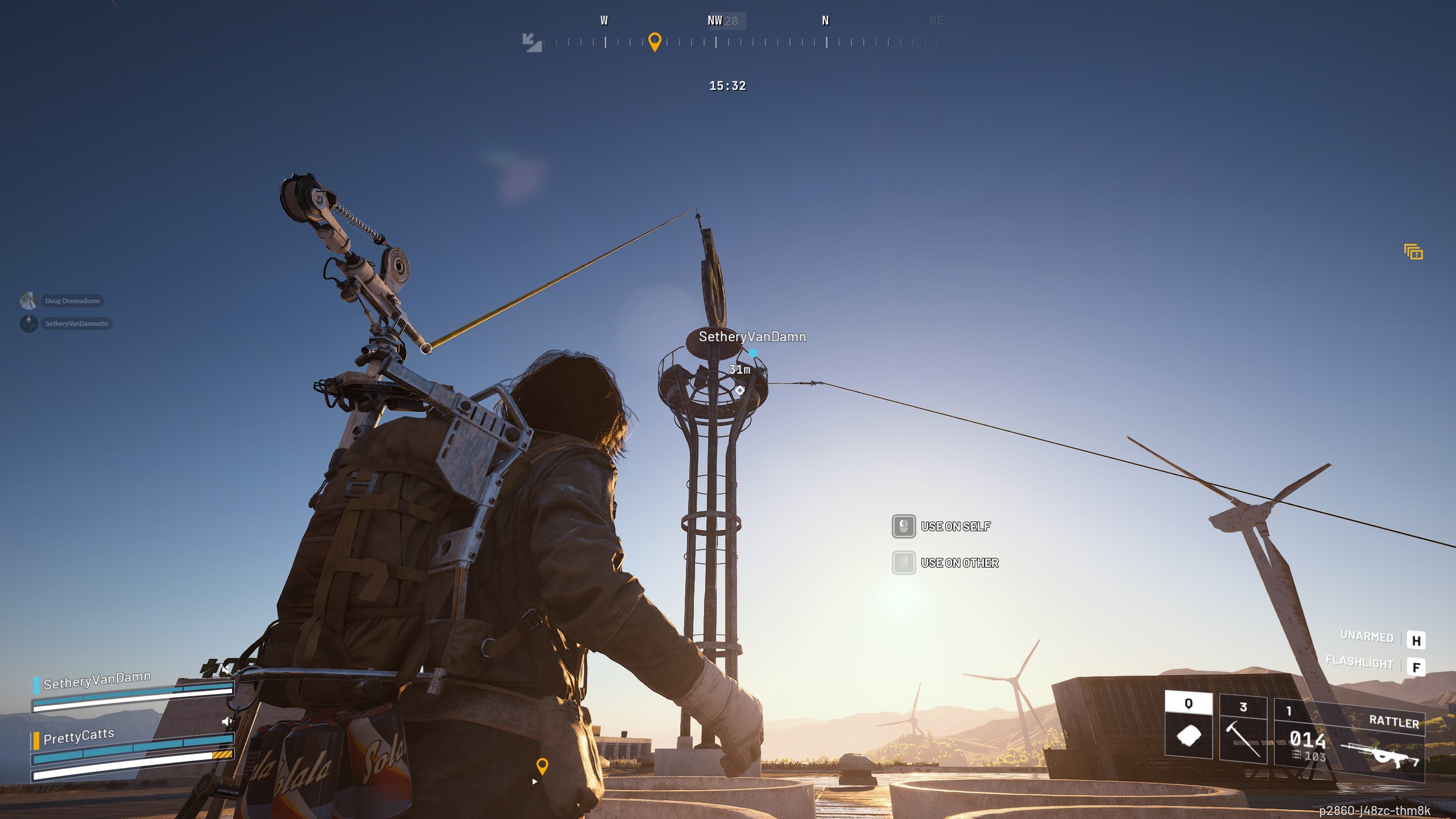The image size is (1456, 819).
Task: Click the muted voice icon beside SetheryVanDamn
Action: point(226,669)
